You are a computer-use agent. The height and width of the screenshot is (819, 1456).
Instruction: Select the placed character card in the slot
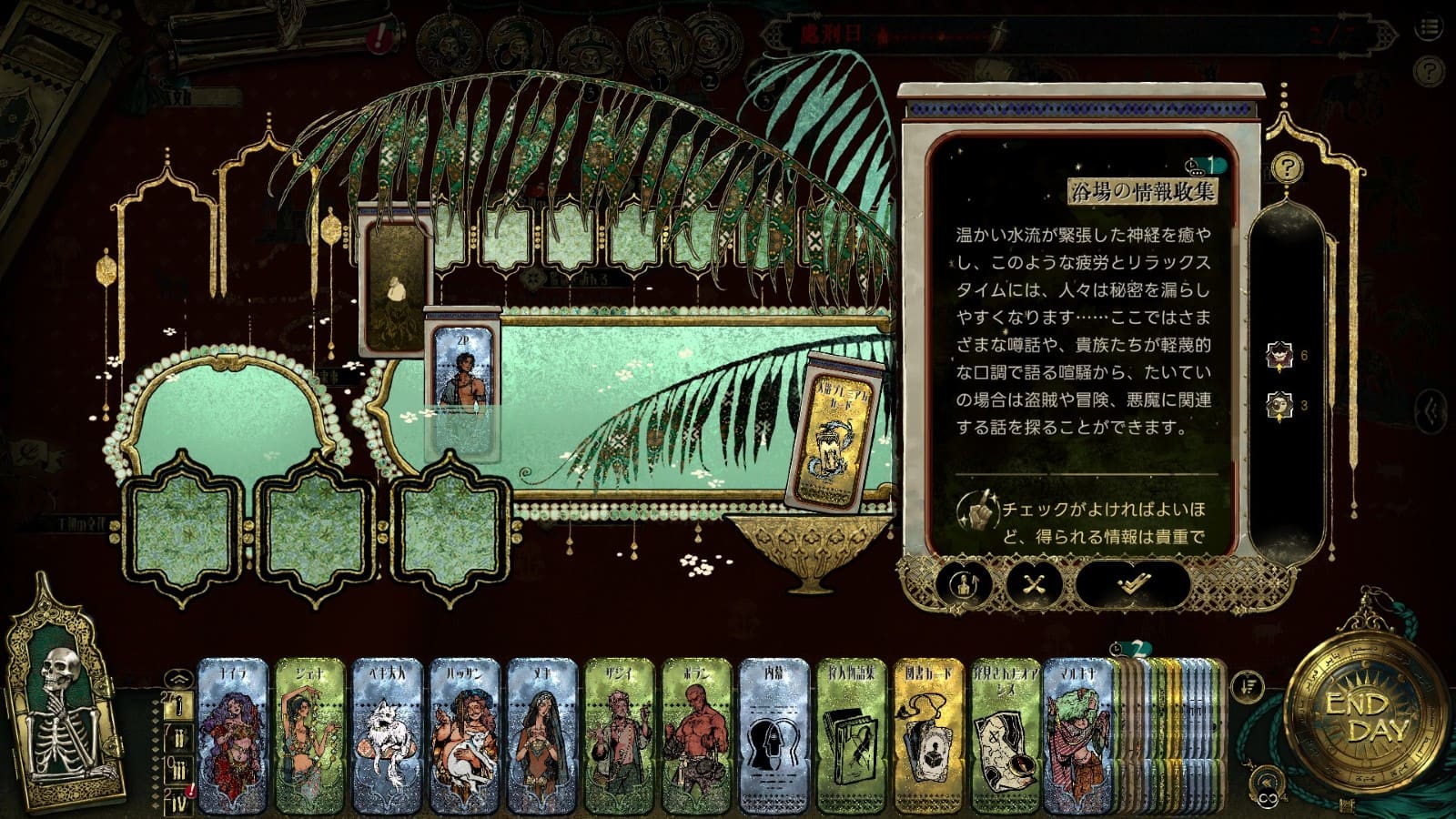pos(463,382)
